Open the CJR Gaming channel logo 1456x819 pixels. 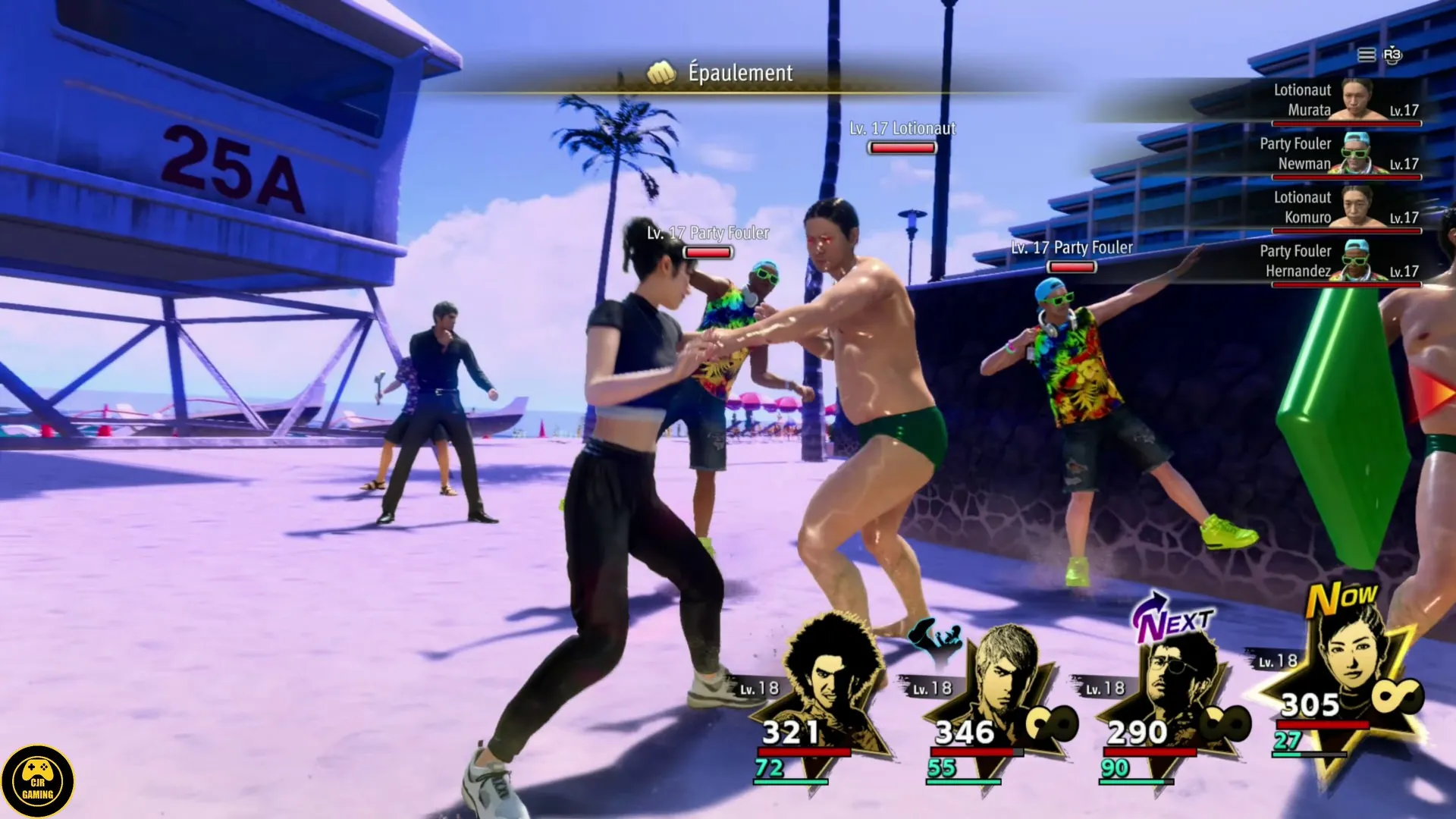coord(37,781)
